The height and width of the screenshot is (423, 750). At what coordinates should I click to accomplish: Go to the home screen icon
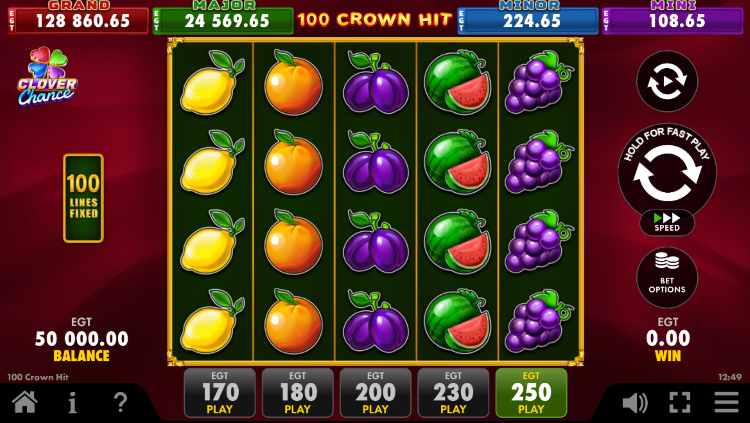(25, 403)
